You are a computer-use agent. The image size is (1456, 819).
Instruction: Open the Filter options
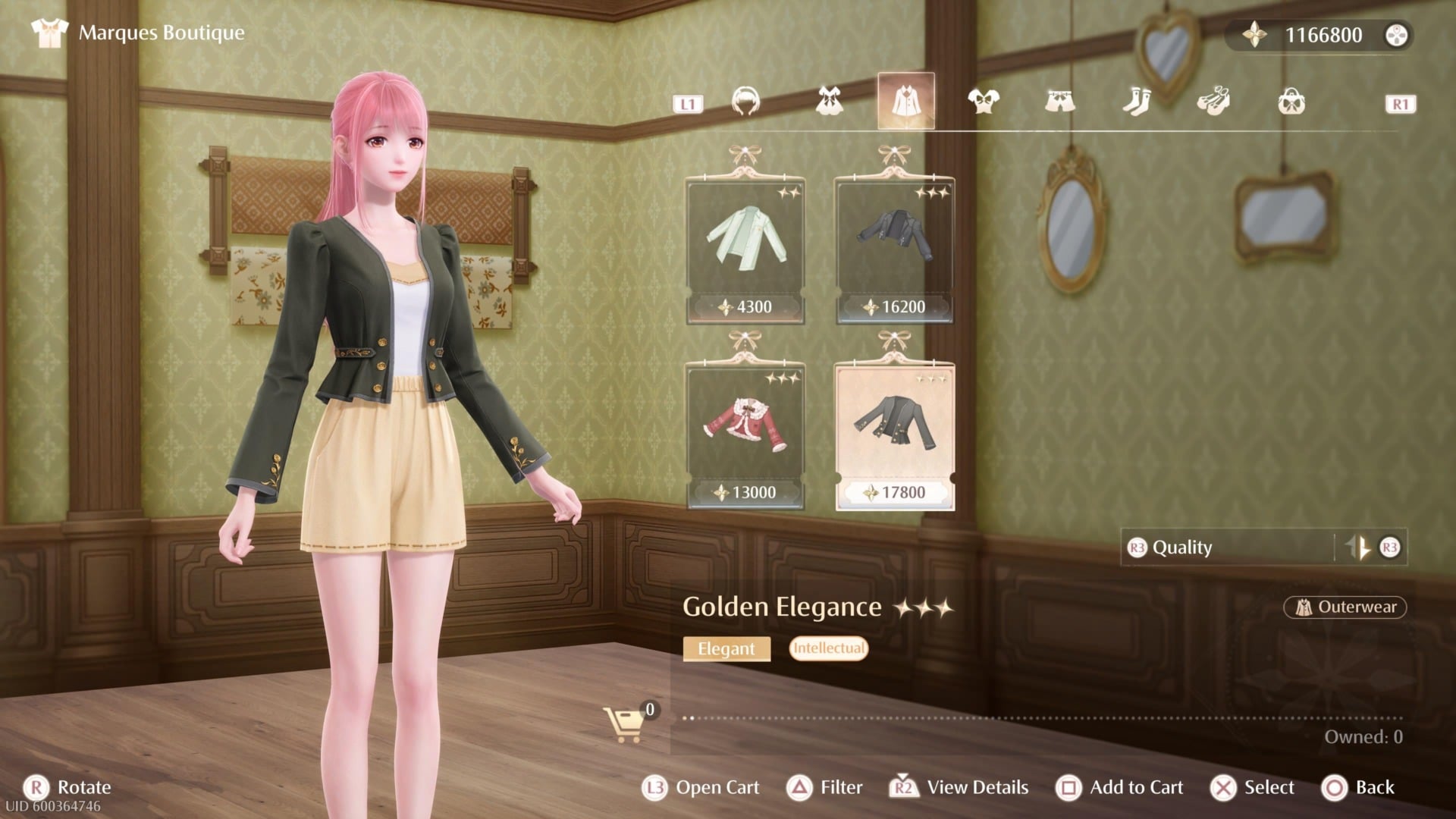pyautogui.click(x=838, y=787)
